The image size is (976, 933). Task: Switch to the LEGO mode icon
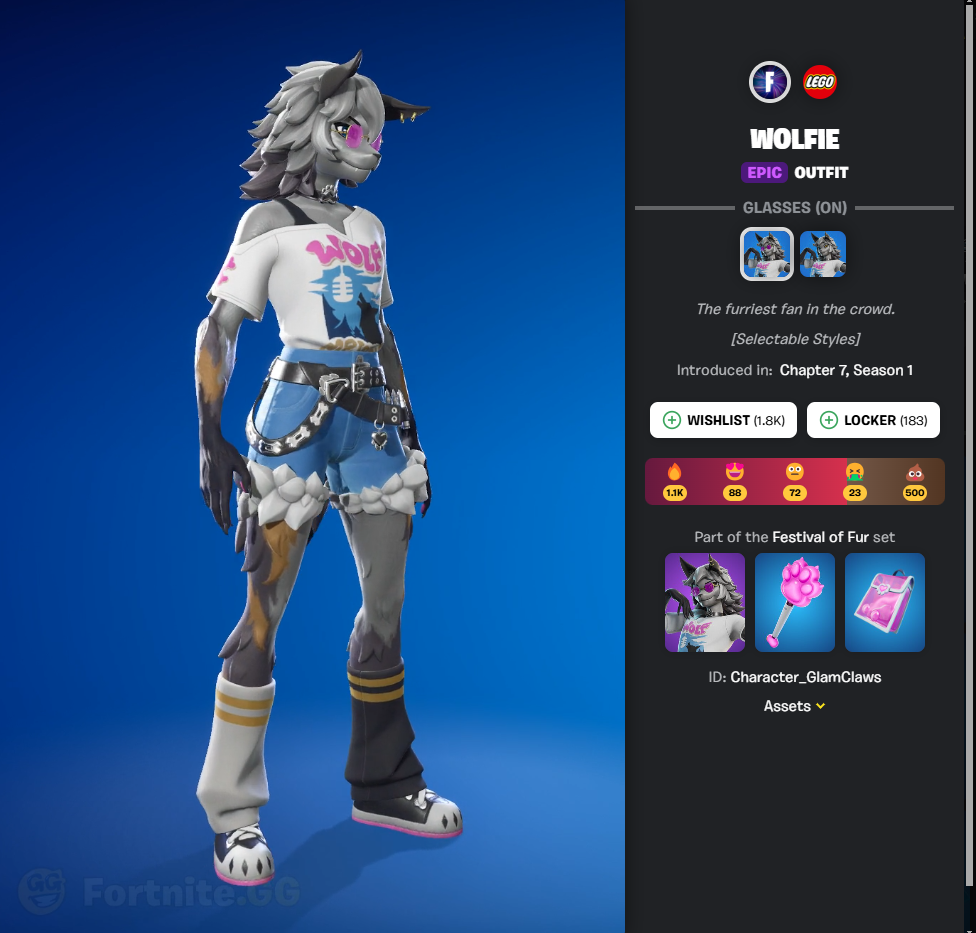pyautogui.click(x=820, y=82)
